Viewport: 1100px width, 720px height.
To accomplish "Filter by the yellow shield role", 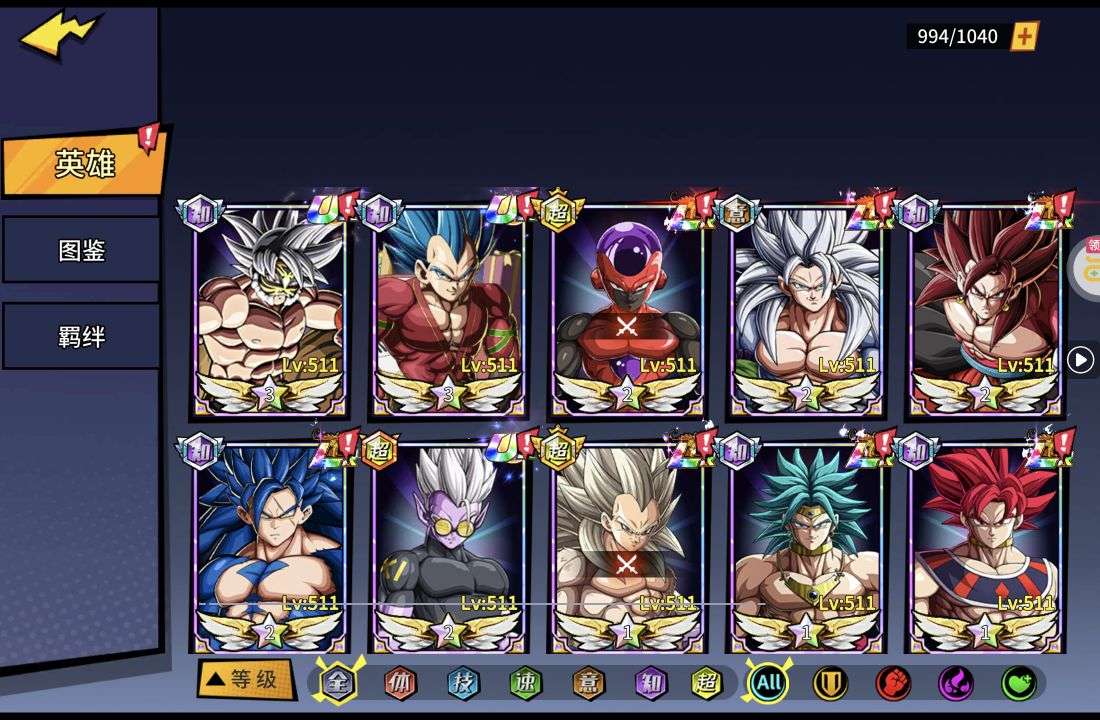I will click(x=830, y=683).
